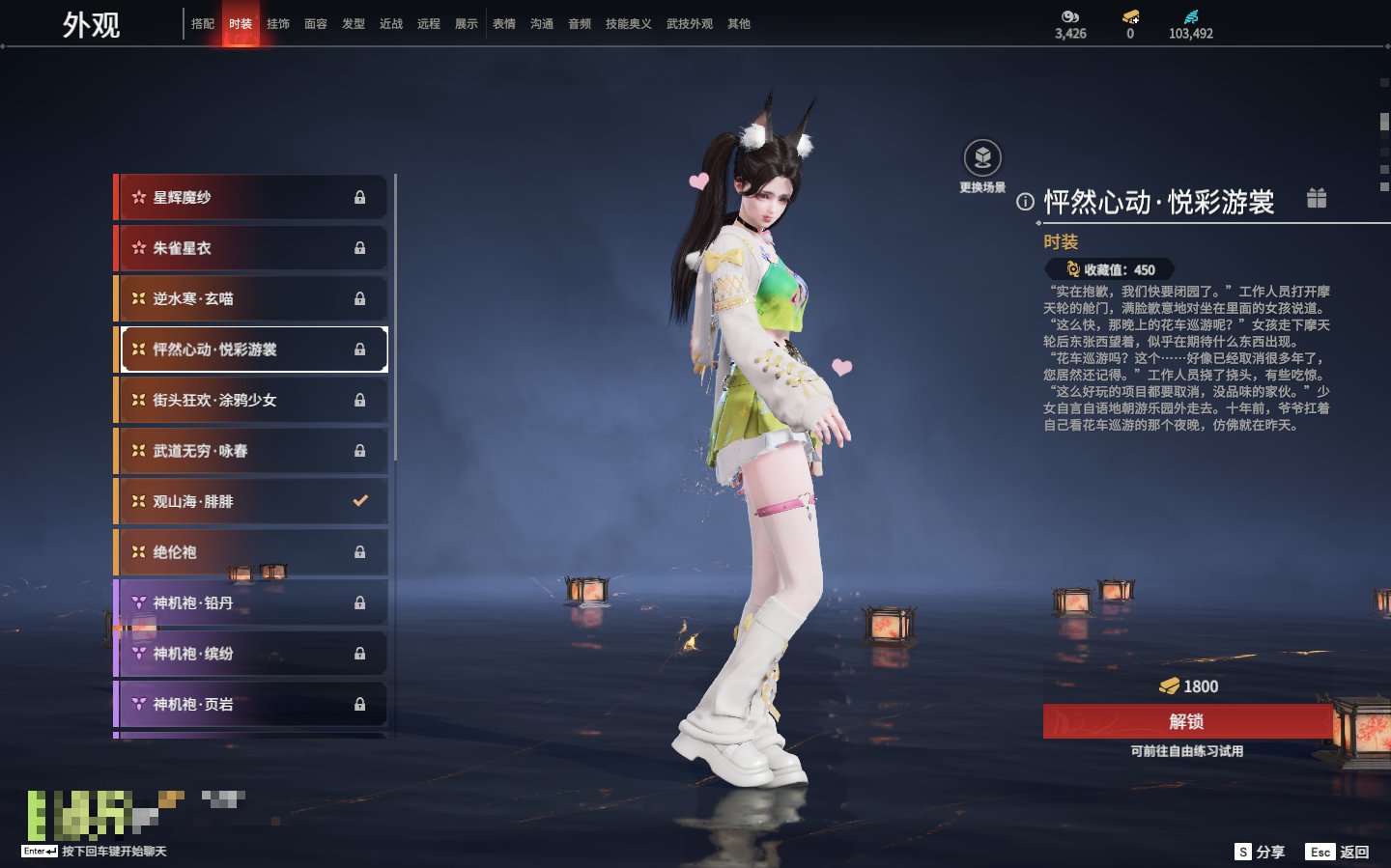Image resolution: width=1391 pixels, height=868 pixels.
Task: Click the gift icon beside outfit title
Action: click(1317, 198)
